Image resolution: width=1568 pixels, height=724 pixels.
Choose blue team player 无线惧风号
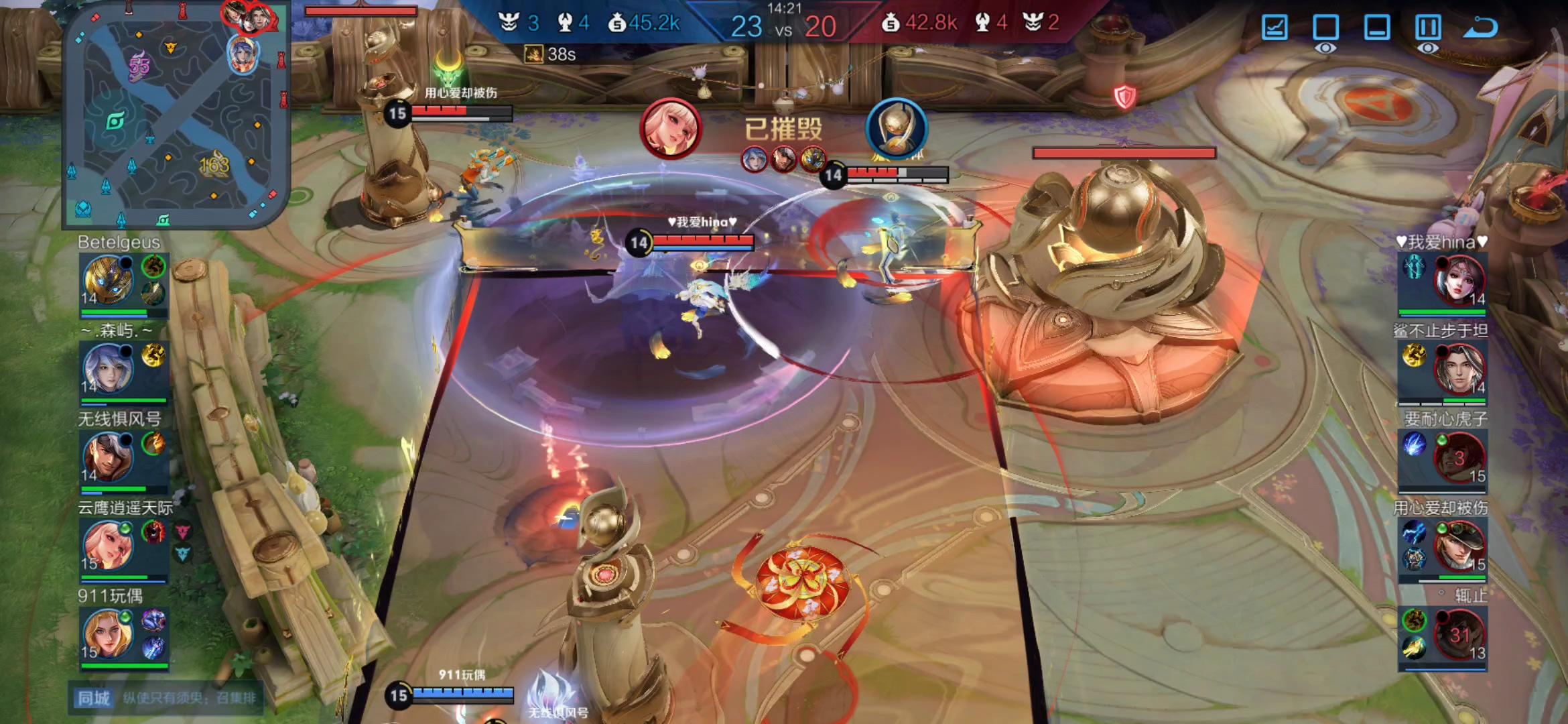[x=108, y=457]
